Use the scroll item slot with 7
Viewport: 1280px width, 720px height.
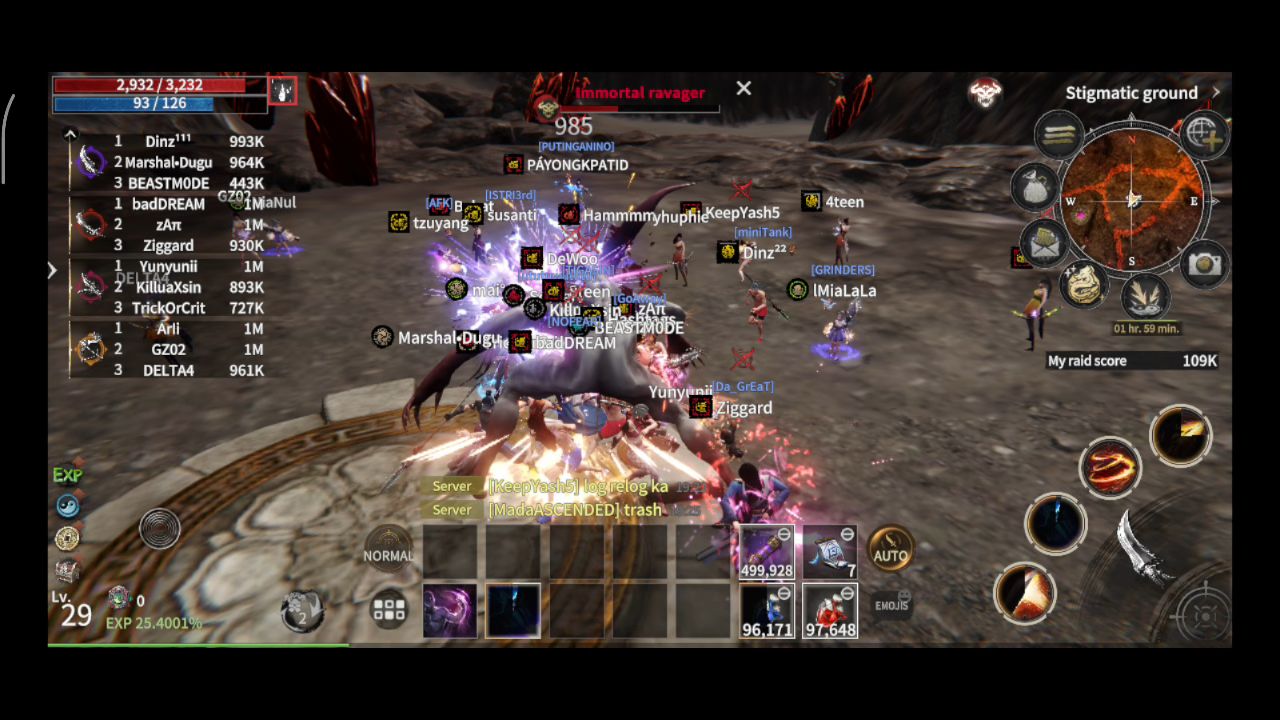pyautogui.click(x=830, y=551)
